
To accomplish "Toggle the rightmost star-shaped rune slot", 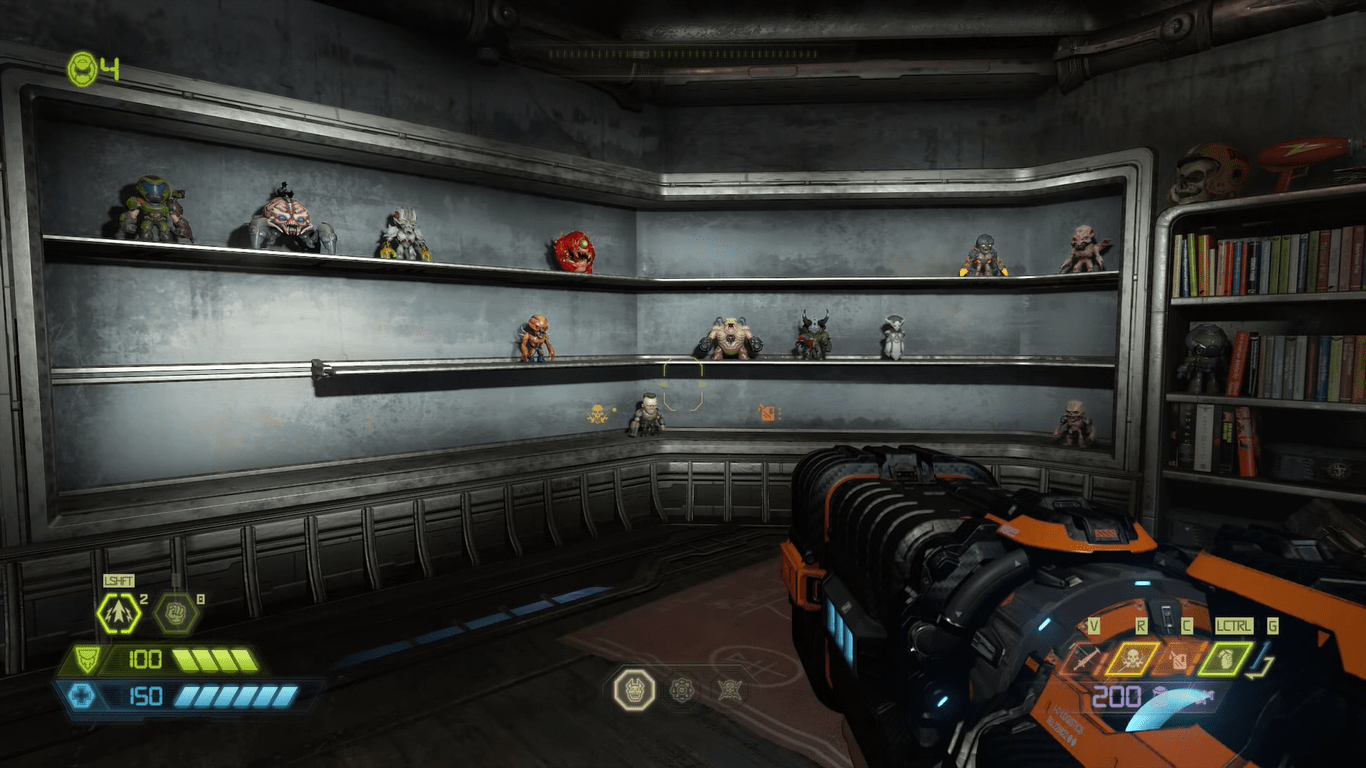I will [731, 689].
